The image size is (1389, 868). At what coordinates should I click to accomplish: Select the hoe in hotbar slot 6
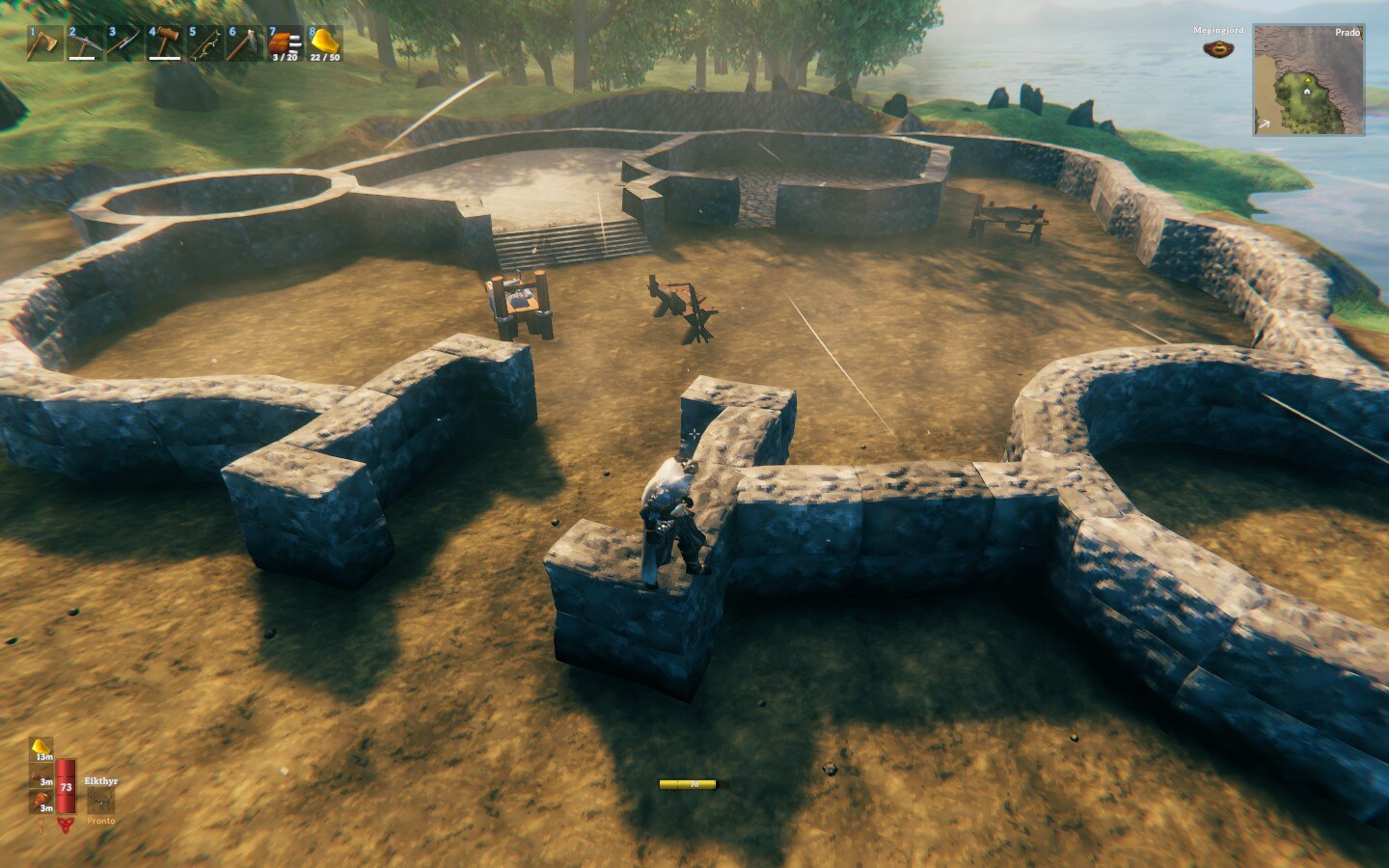click(x=244, y=42)
